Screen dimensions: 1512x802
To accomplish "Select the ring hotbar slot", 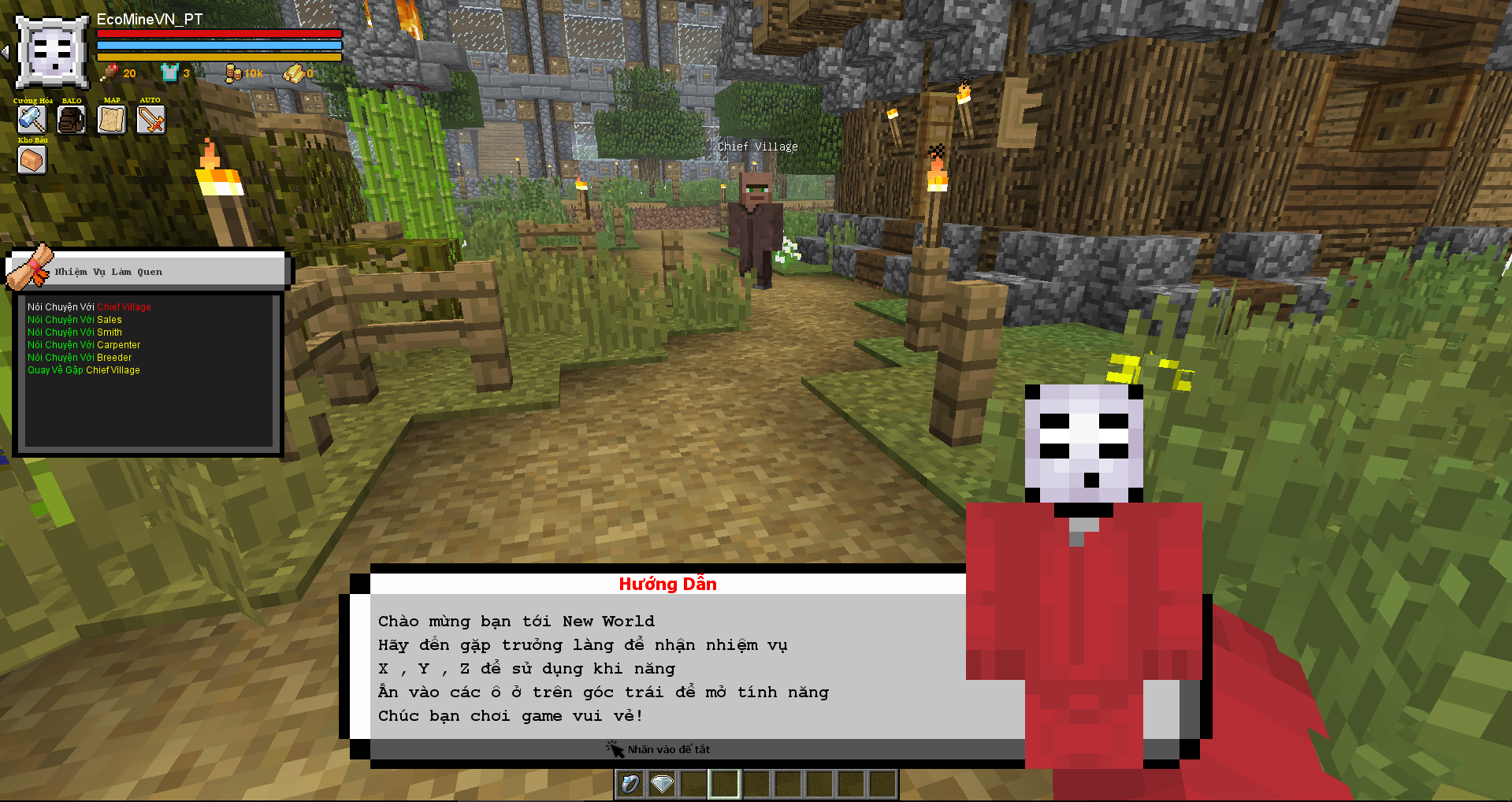I will 630,784.
